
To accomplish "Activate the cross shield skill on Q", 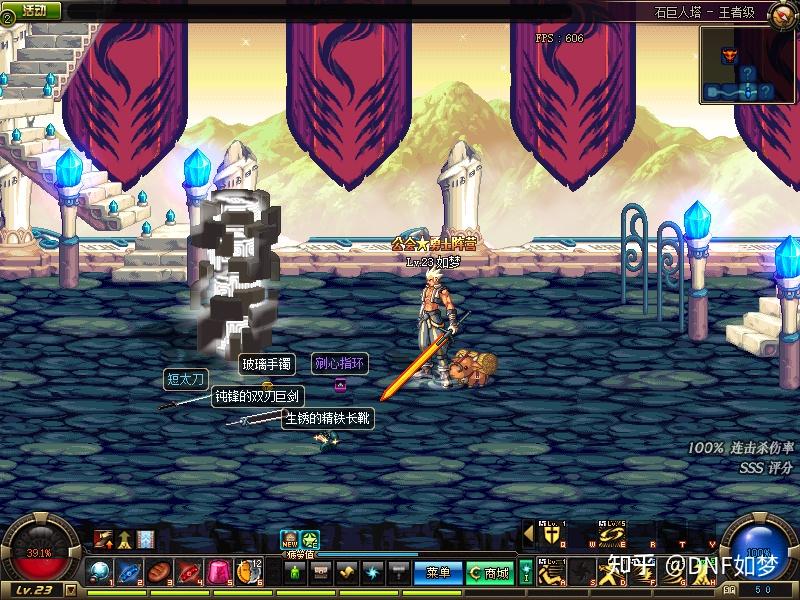I will [x=551, y=536].
